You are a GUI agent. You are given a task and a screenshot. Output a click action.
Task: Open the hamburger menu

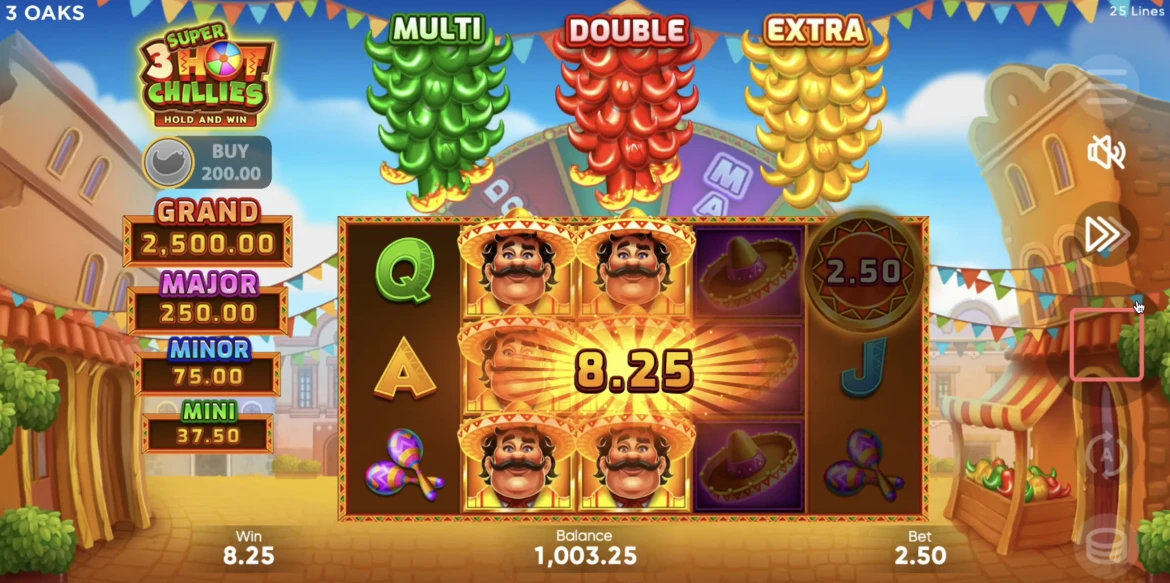pos(1106,87)
